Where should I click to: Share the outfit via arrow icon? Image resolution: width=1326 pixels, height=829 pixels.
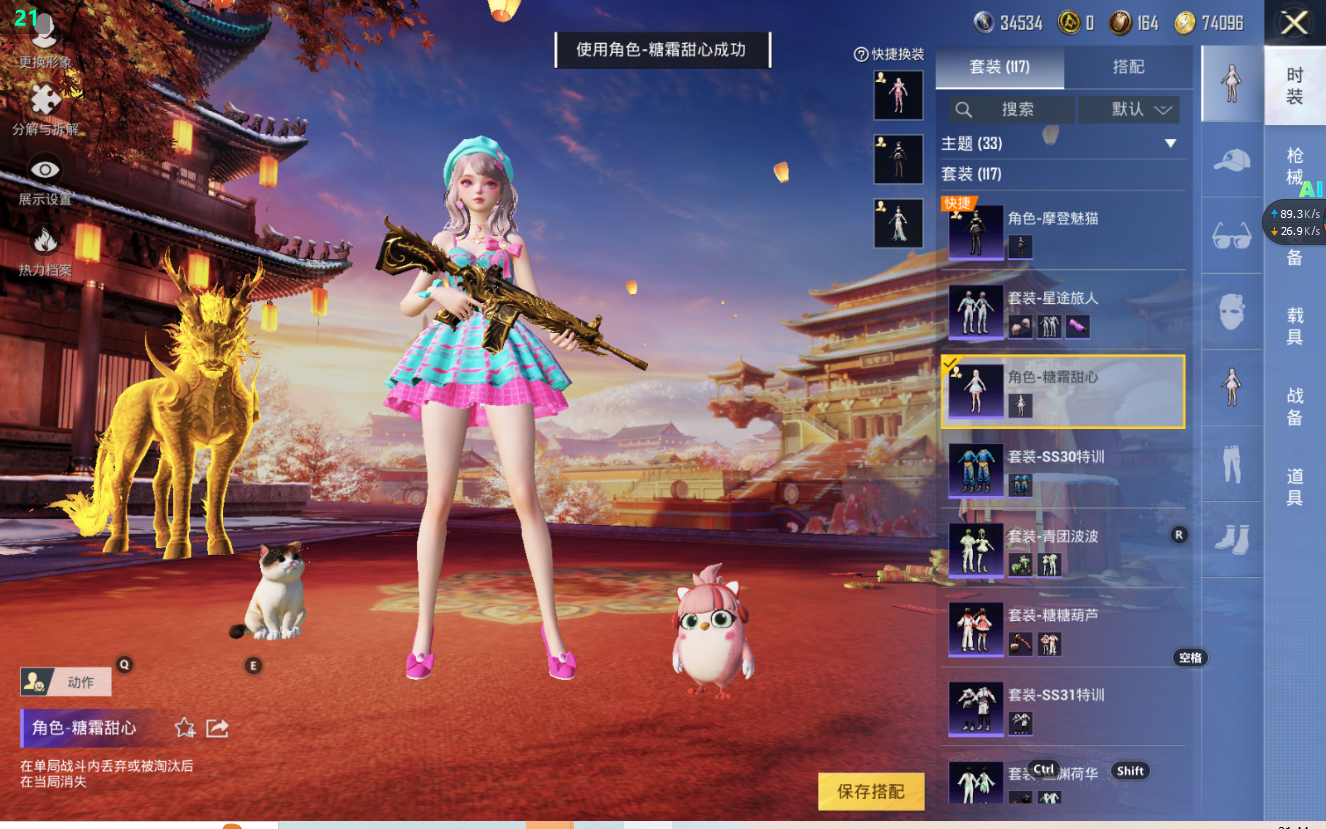(218, 728)
